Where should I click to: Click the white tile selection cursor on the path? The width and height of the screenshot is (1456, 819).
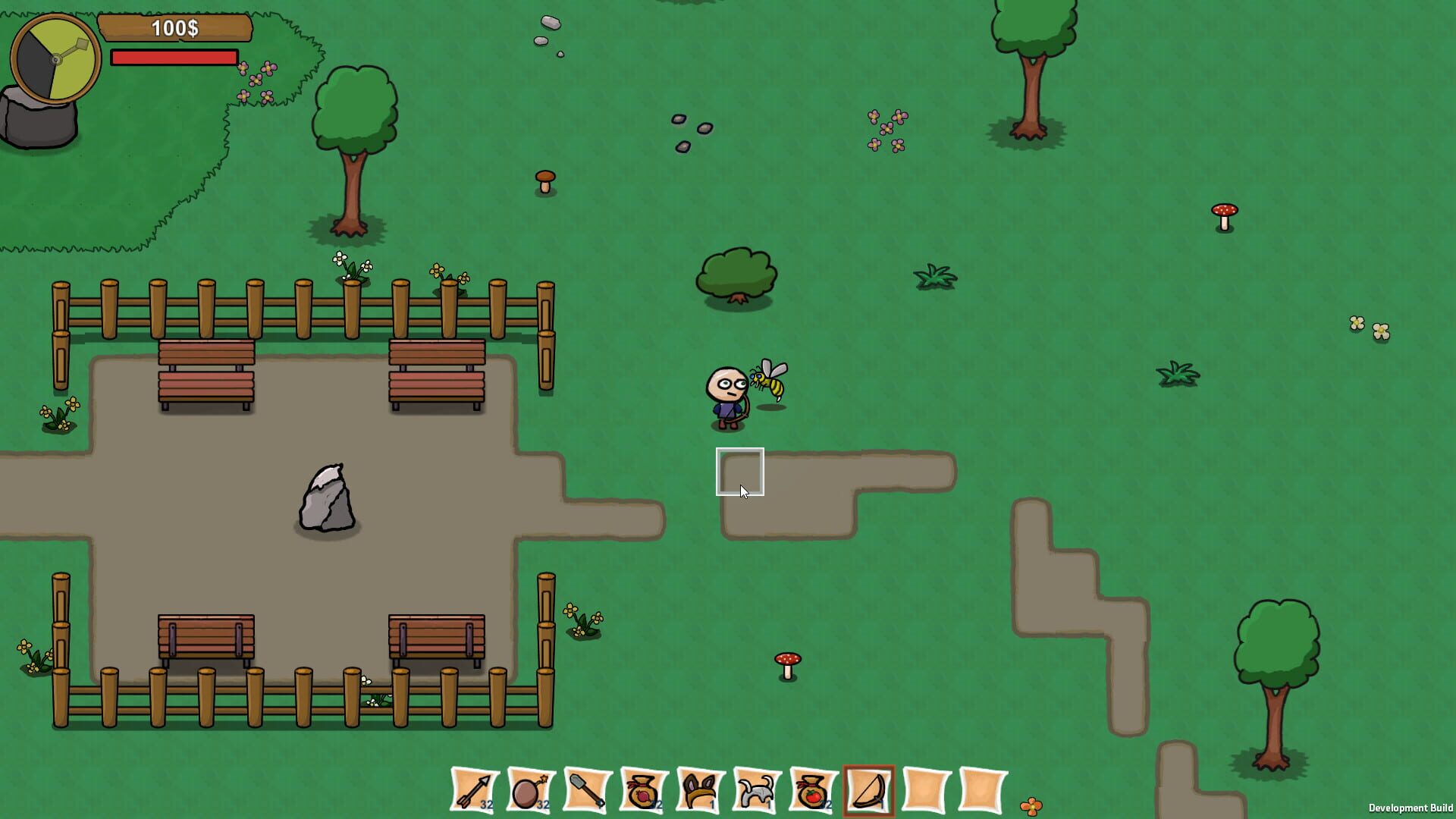coord(739,472)
